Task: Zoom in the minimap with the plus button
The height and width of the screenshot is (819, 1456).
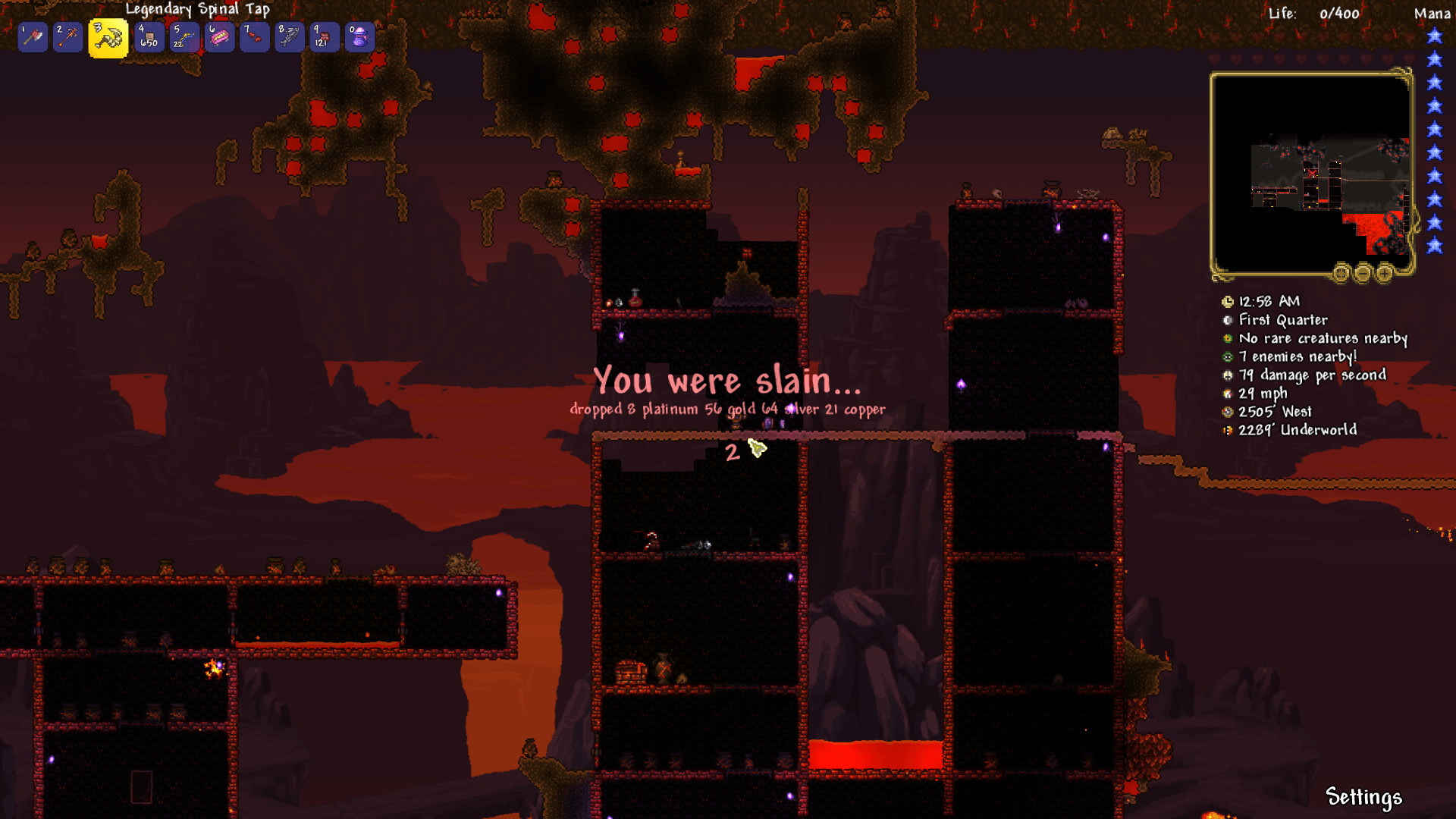Action: pyautogui.click(x=1385, y=274)
